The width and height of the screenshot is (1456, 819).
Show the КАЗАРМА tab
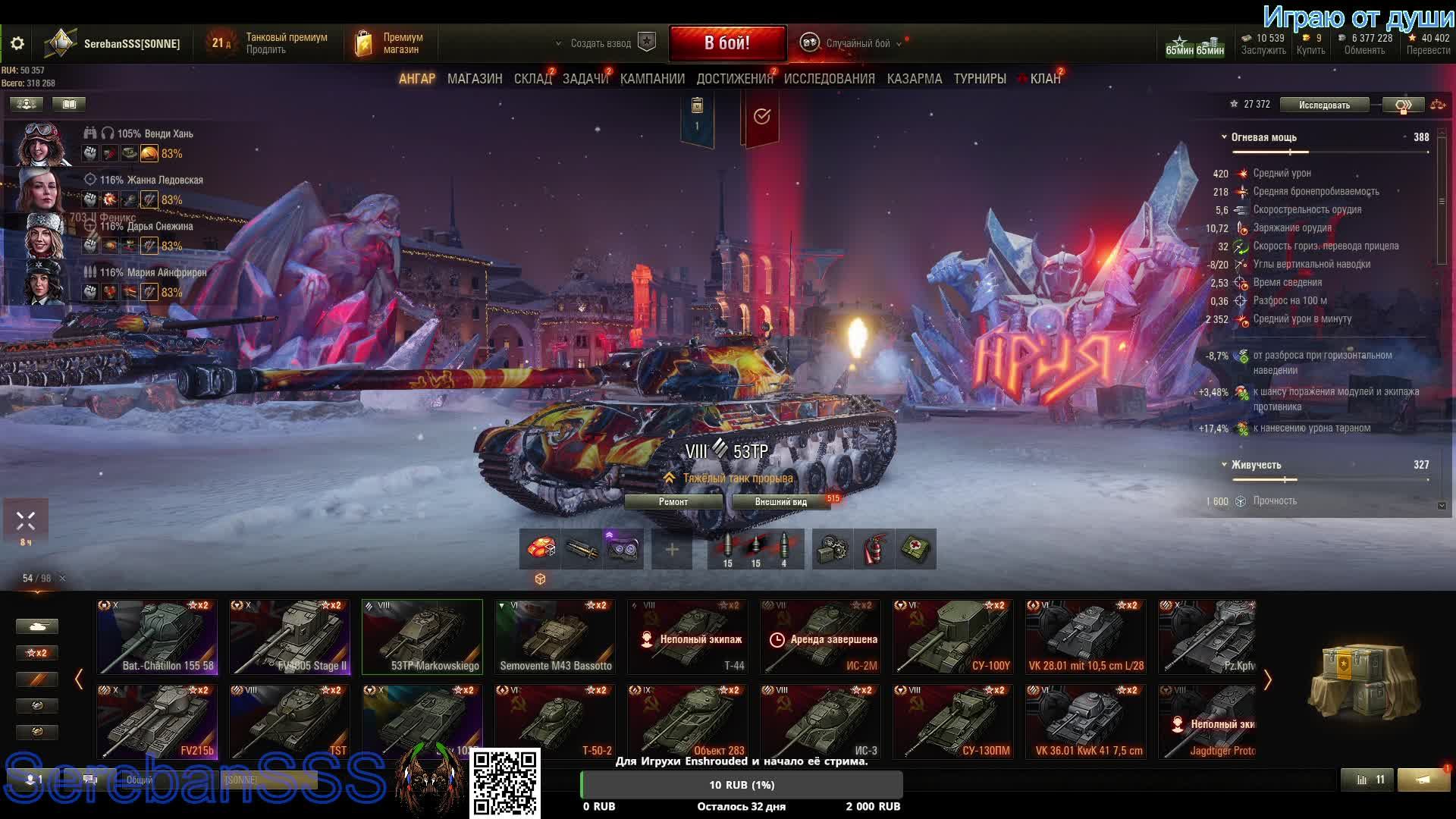pyautogui.click(x=914, y=79)
